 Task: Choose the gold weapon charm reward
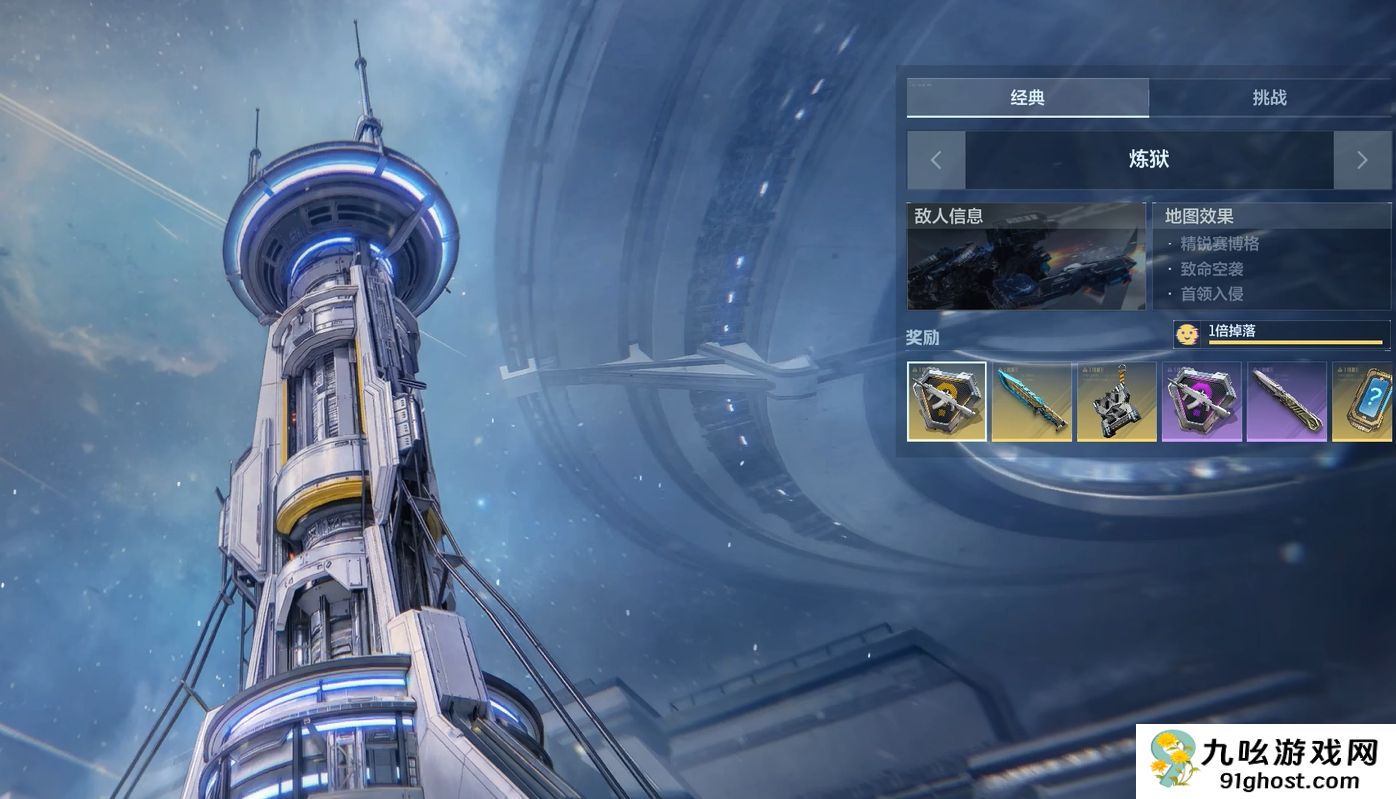[1116, 401]
